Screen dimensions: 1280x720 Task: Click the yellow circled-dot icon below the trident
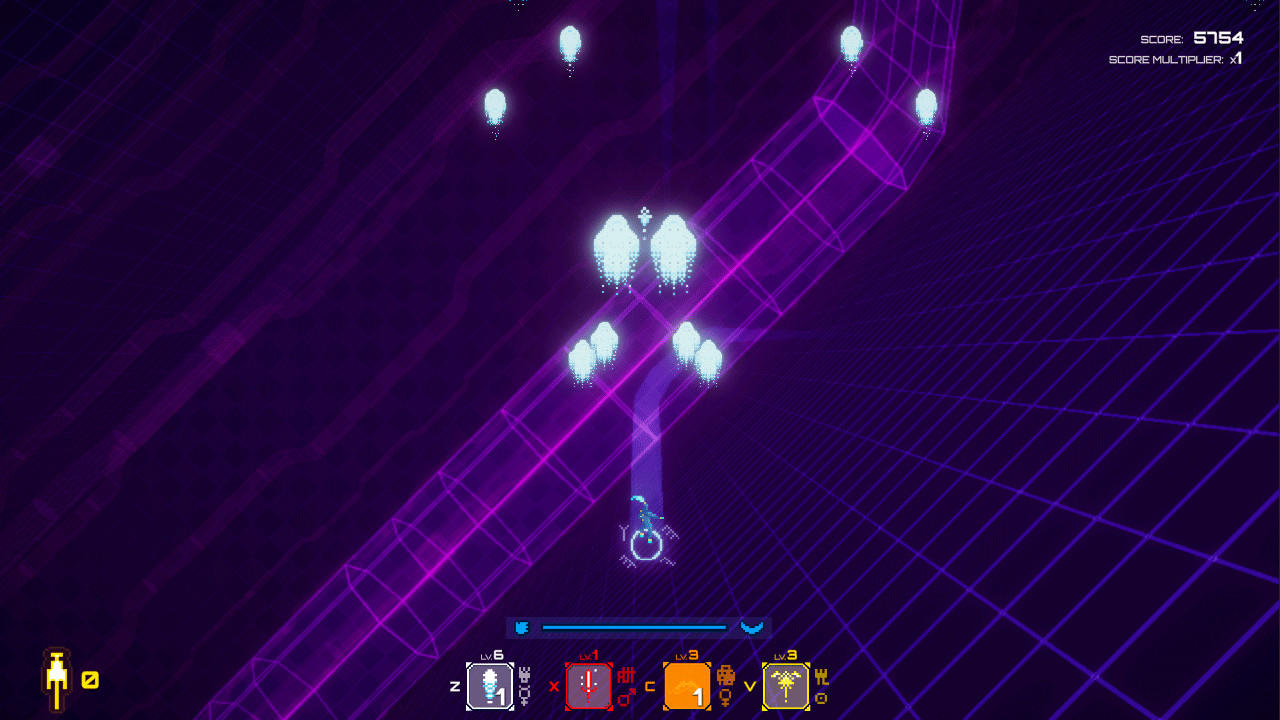820,697
